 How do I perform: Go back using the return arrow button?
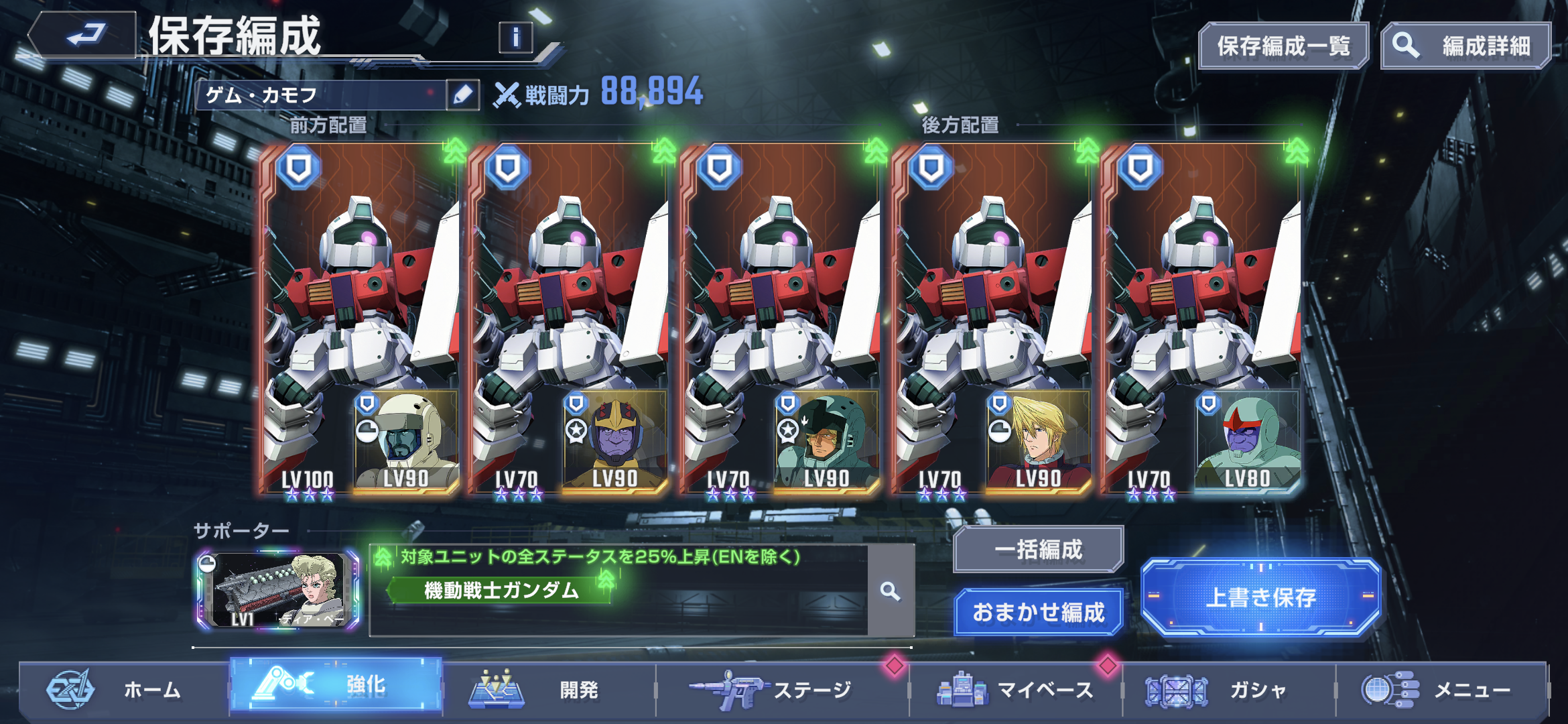(x=84, y=35)
